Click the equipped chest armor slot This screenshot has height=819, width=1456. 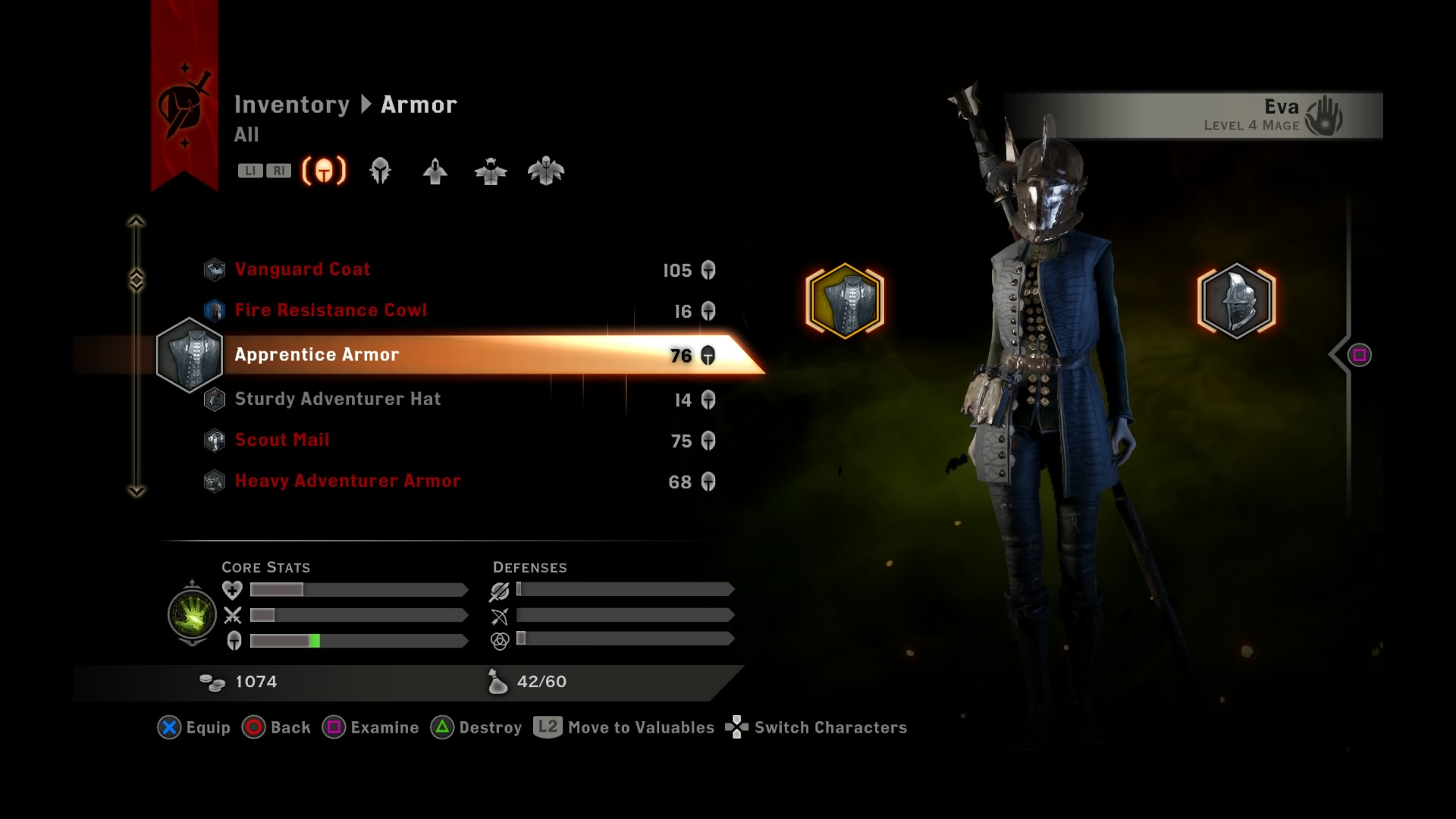pyautogui.click(x=845, y=300)
